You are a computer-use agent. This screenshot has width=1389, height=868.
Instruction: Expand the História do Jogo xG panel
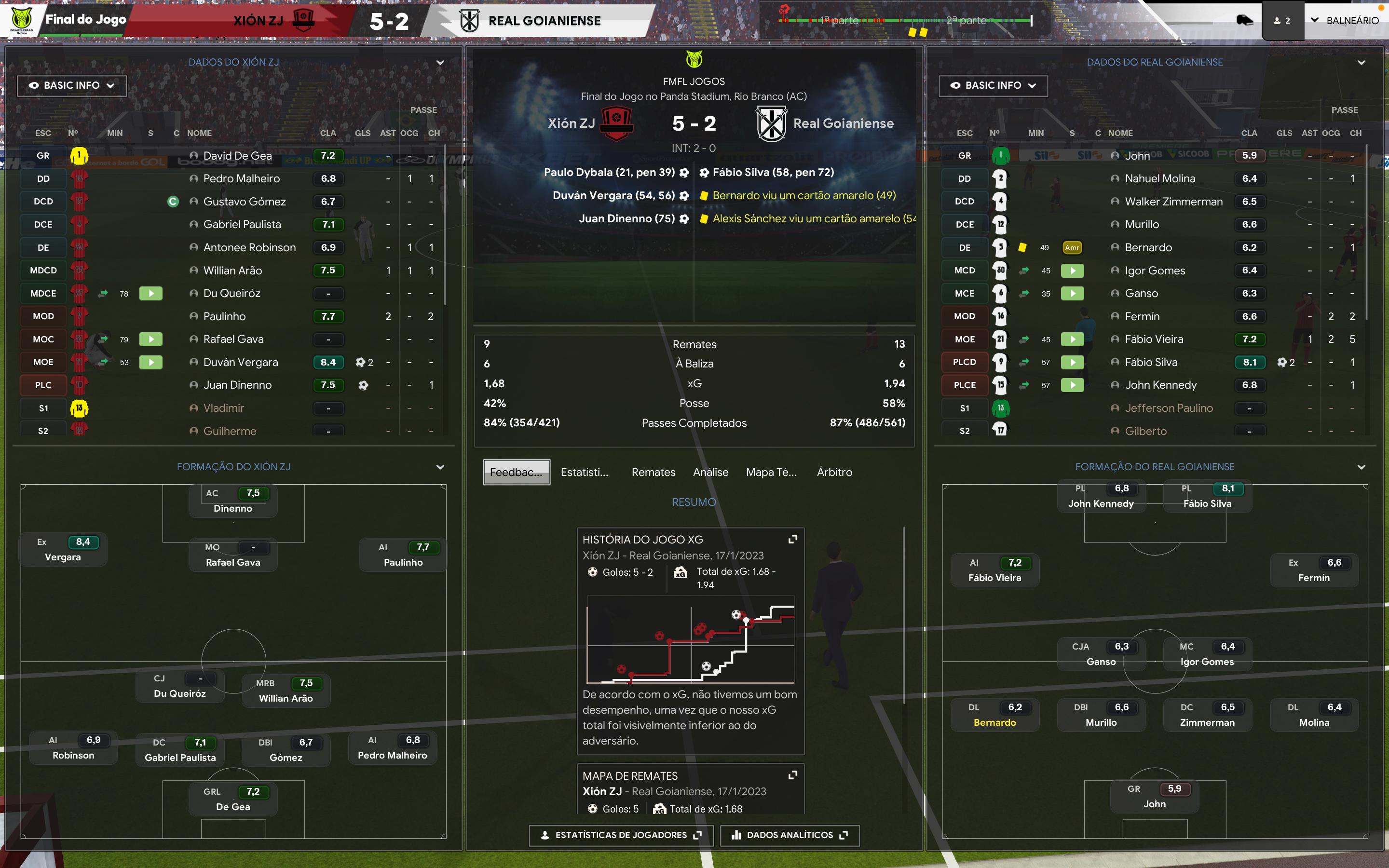coord(793,539)
